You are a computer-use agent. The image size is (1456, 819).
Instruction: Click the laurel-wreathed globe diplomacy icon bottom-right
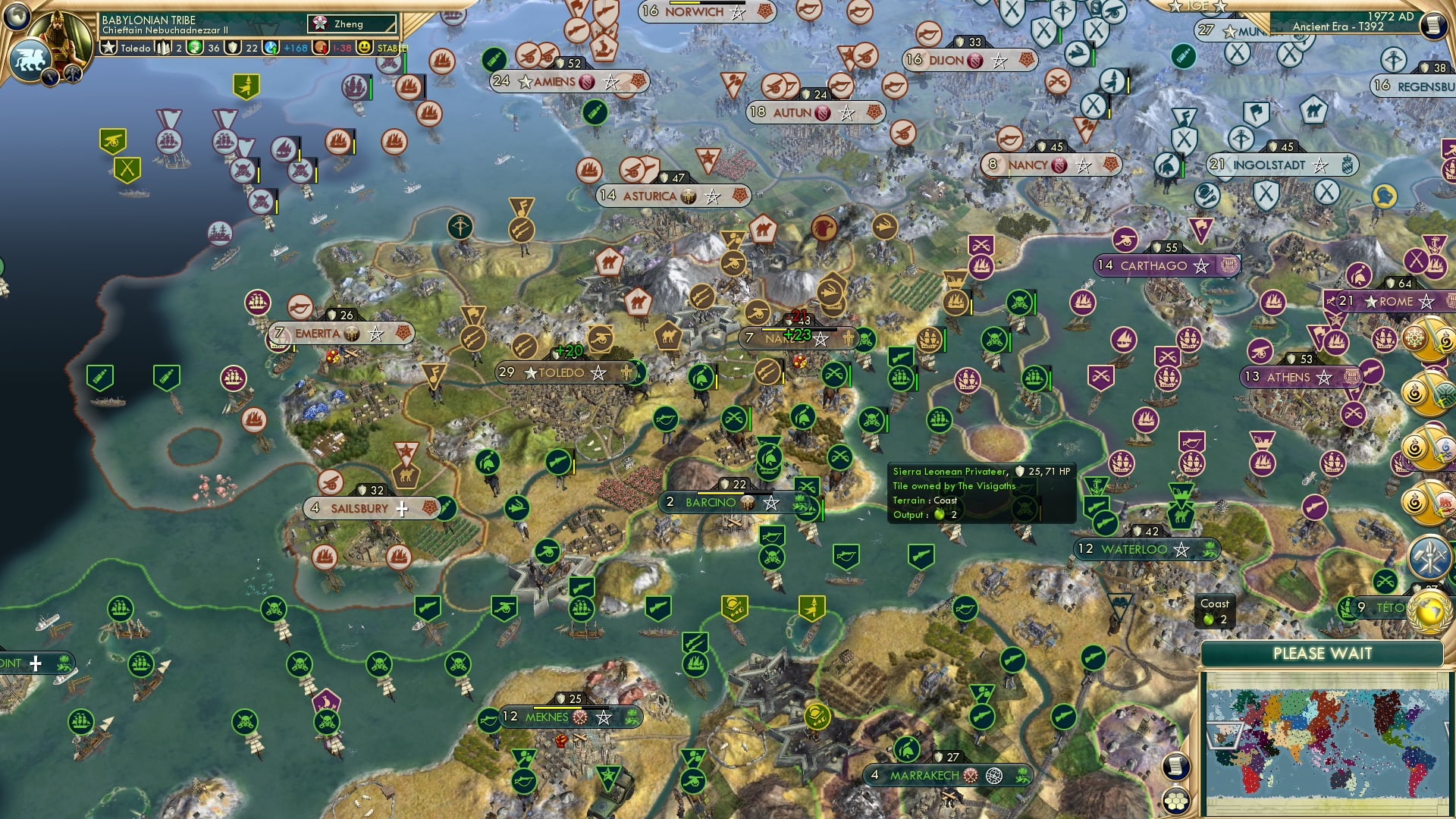[x=1429, y=613]
